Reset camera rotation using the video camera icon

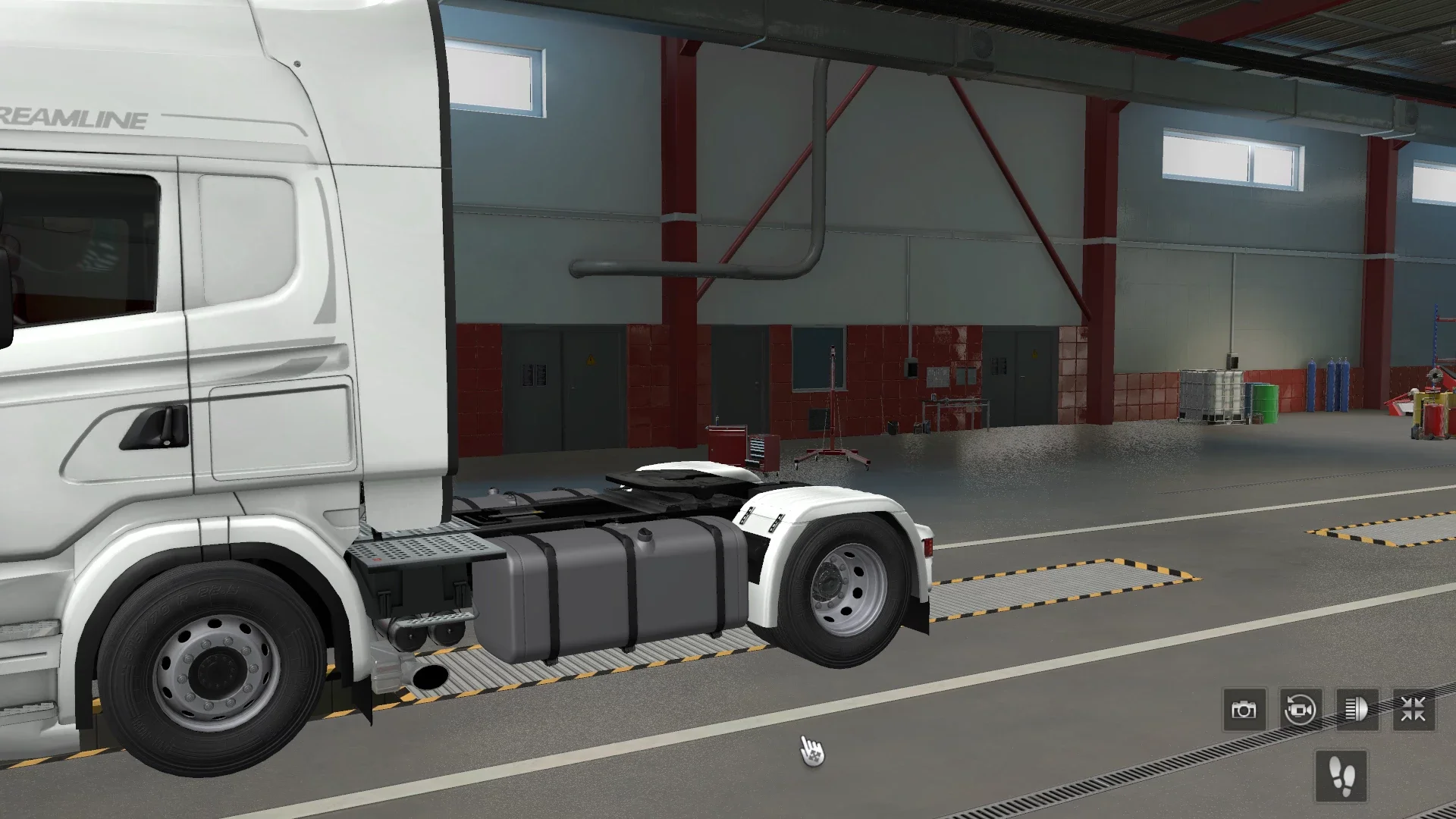1302,709
